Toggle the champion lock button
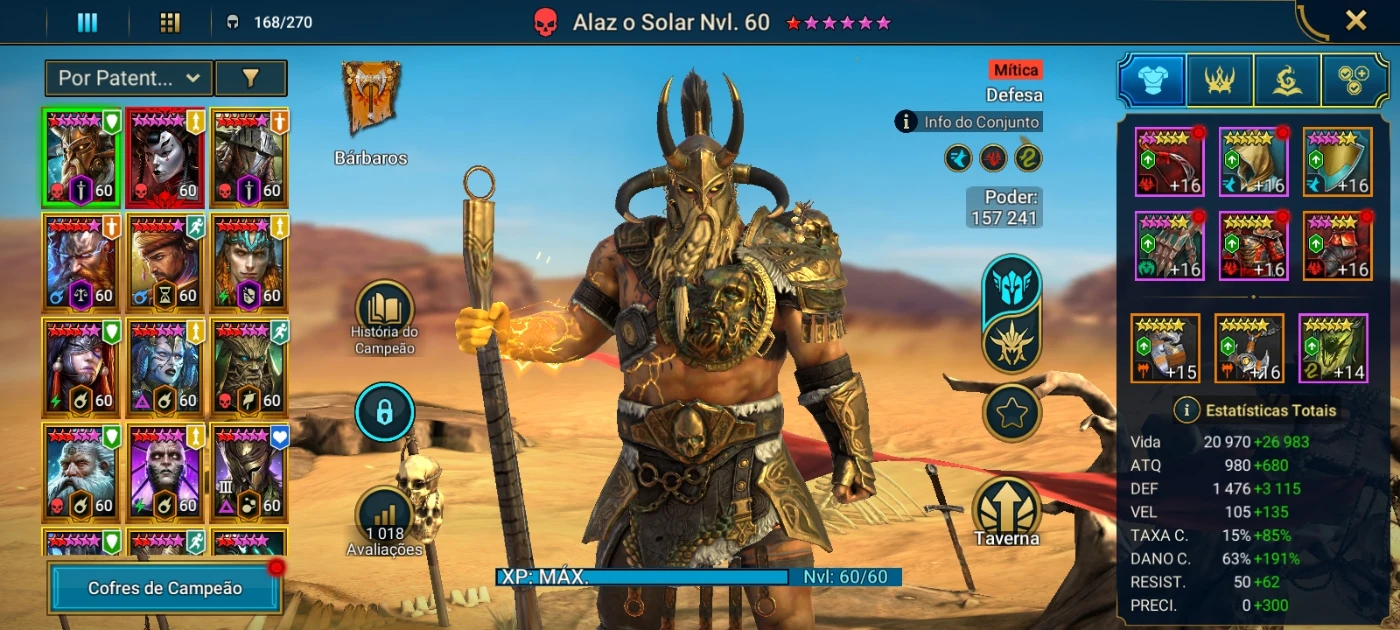The width and height of the screenshot is (1400, 630). (384, 412)
